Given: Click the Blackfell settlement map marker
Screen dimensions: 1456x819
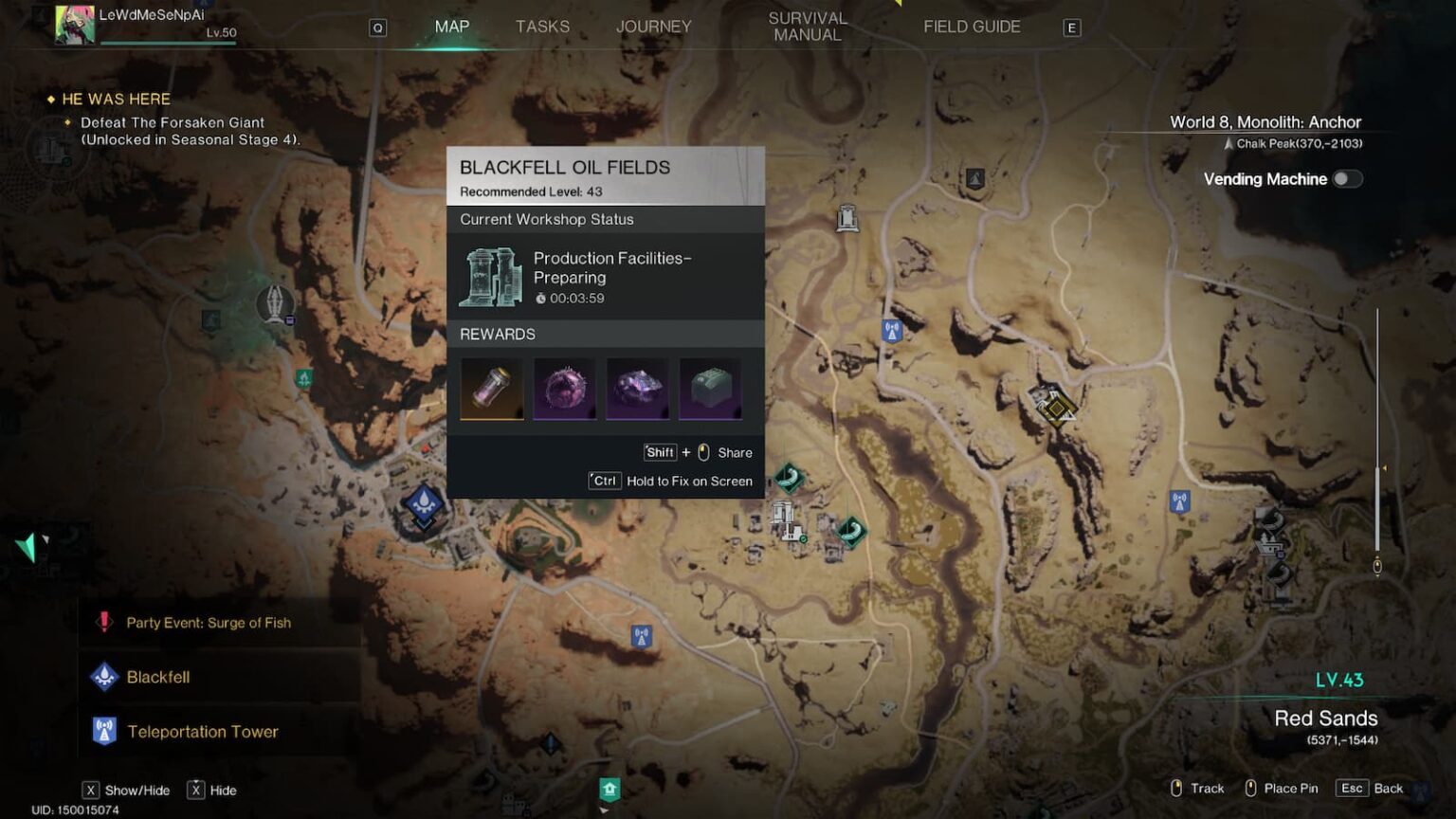Looking at the screenshot, I should [423, 503].
